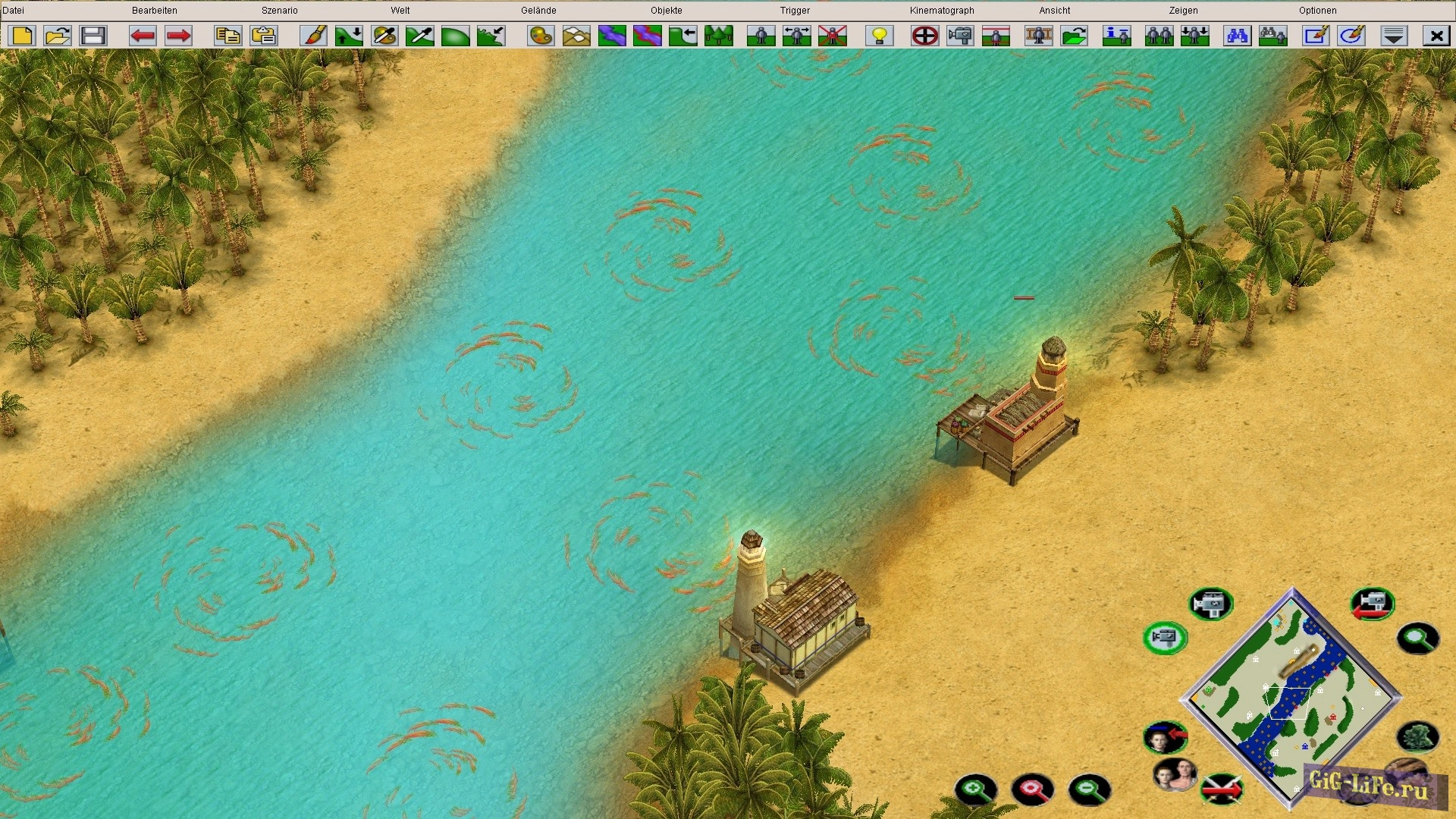Open the Trigger menu
The width and height of the screenshot is (1456, 819).
(x=795, y=11)
